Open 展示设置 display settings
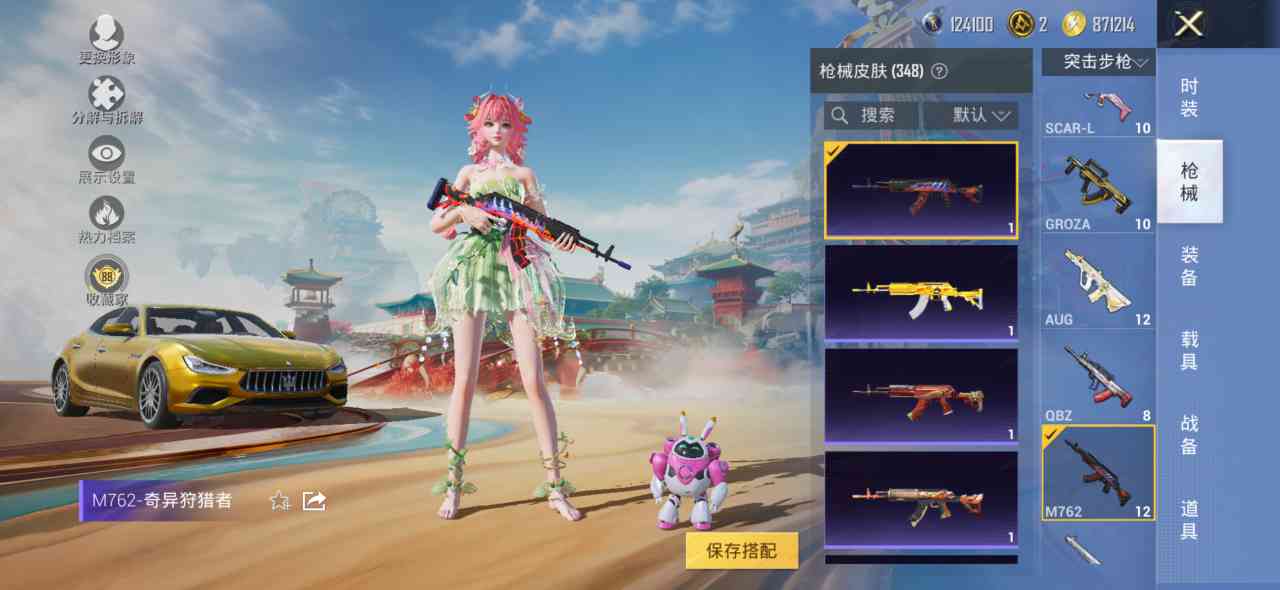The image size is (1280, 590). [107, 160]
